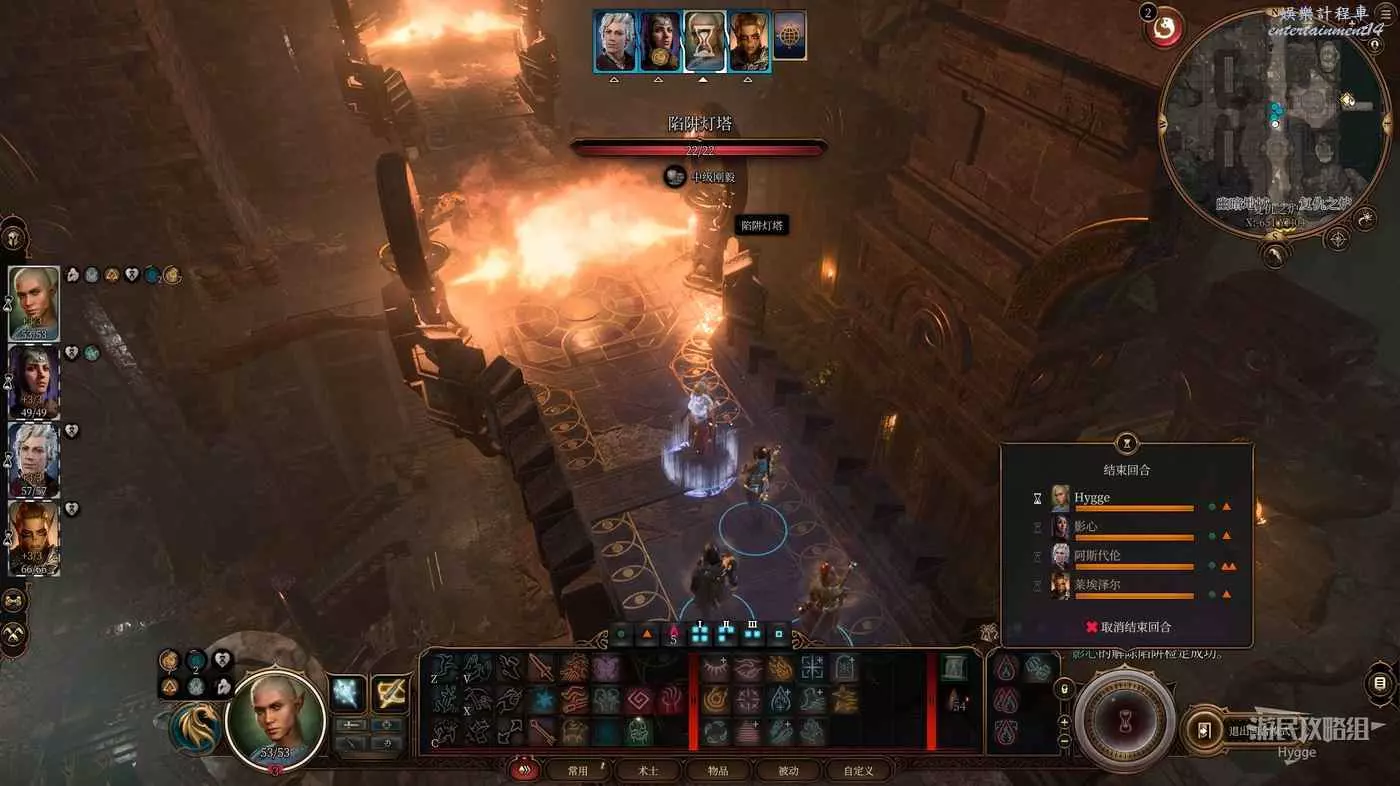The image size is (1400, 786).
Task: Select the 自定义 hotbar tab
Action: 858,771
